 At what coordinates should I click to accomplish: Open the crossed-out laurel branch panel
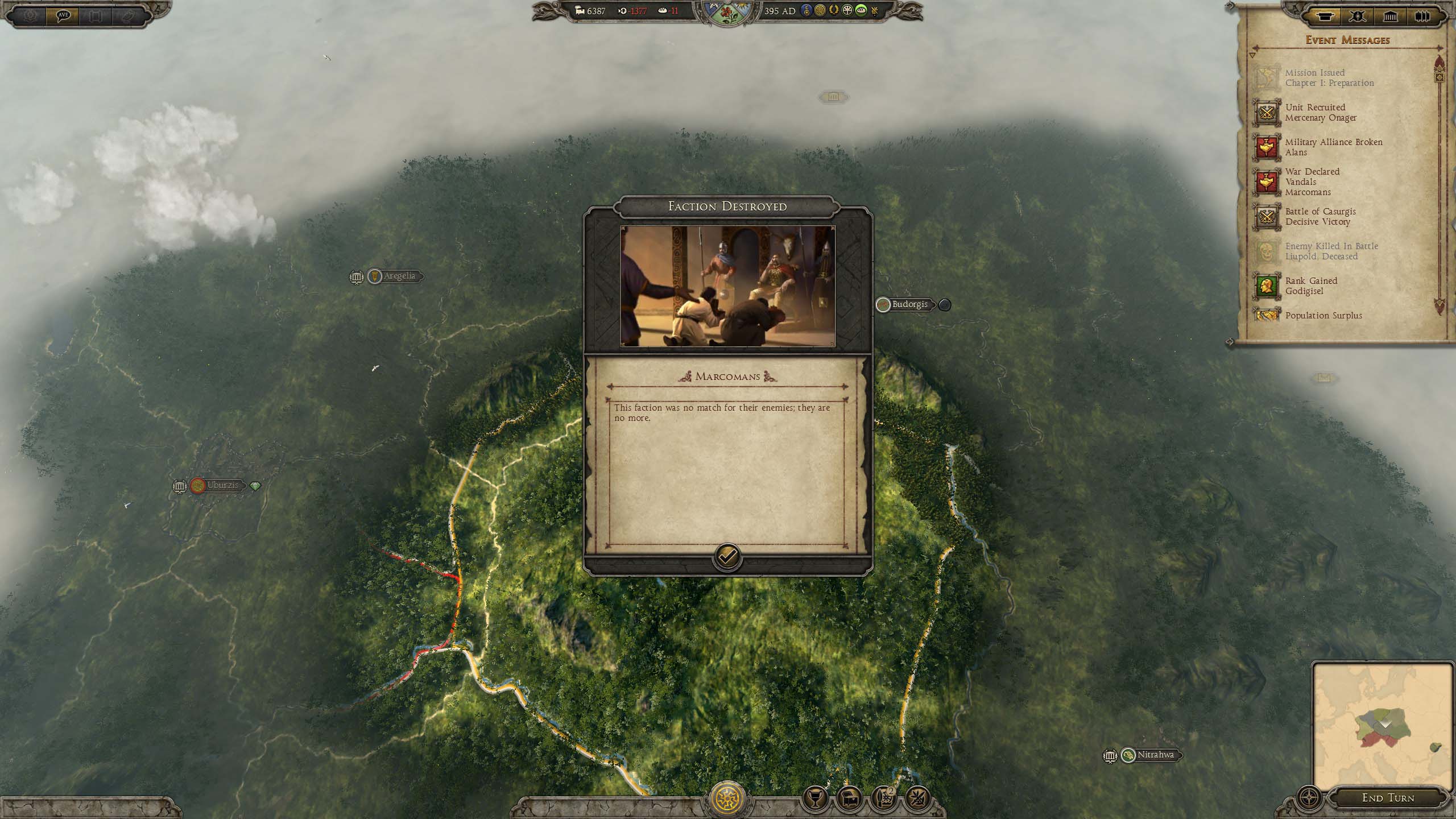click(917, 799)
